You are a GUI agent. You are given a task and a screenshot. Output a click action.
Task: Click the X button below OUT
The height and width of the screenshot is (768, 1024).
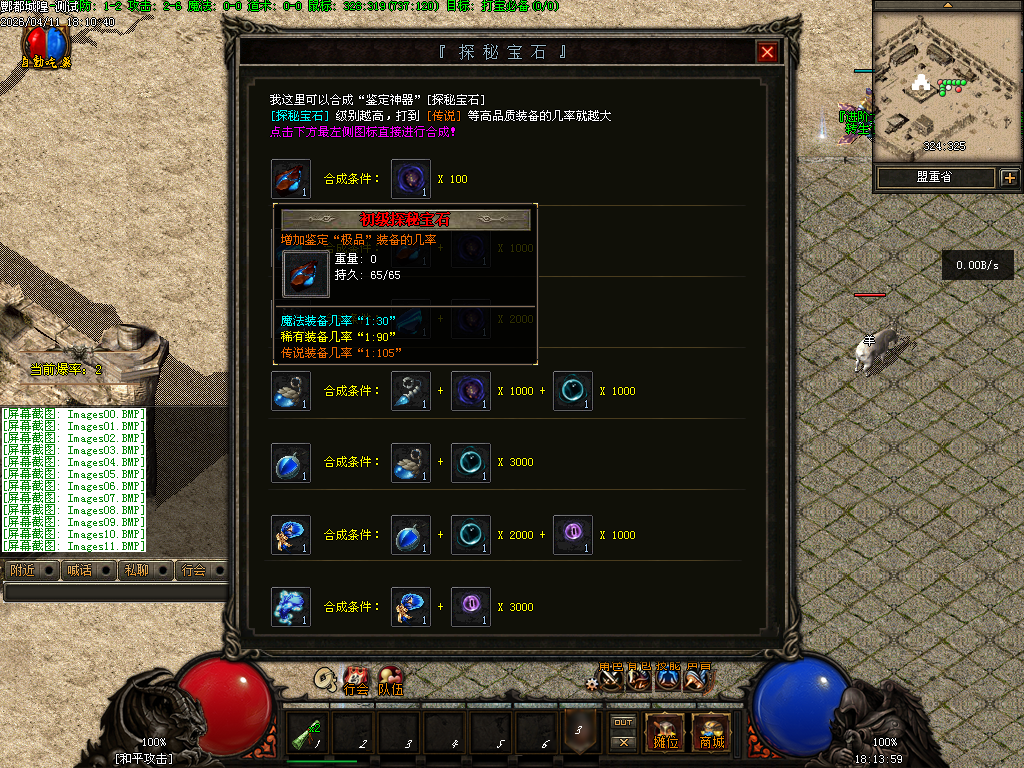623,743
